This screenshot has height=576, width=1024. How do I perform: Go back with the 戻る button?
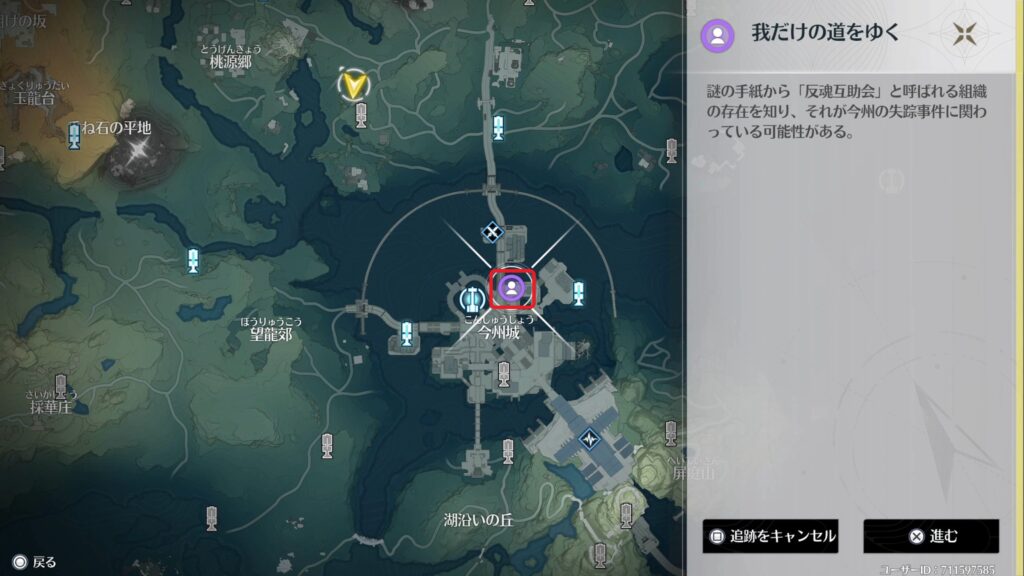pos(35,563)
